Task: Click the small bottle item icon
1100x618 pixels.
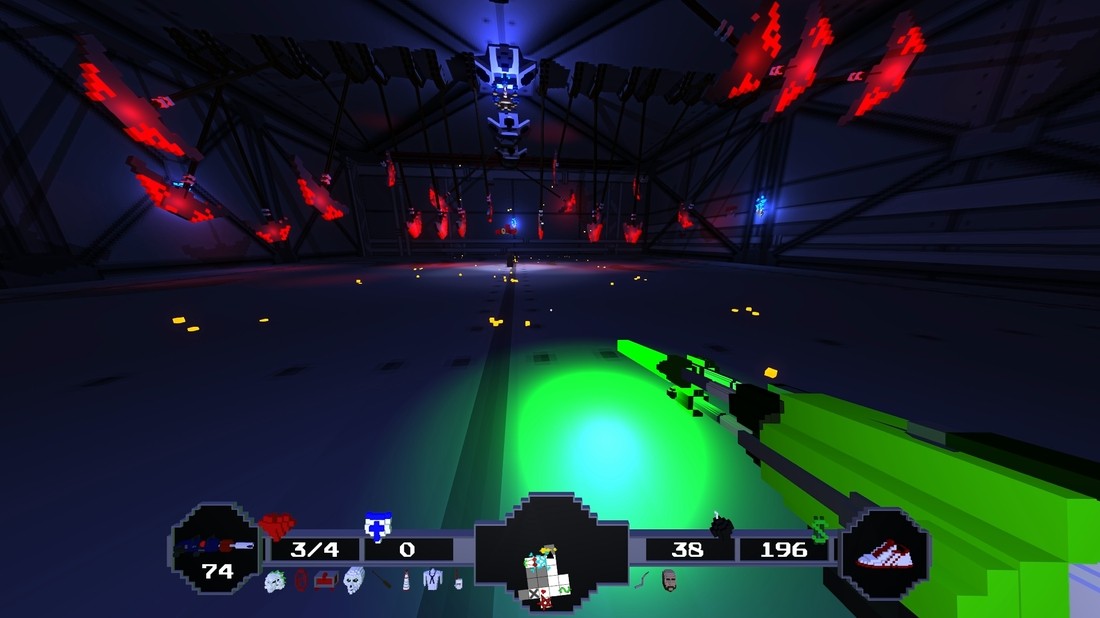Action: point(407,581)
